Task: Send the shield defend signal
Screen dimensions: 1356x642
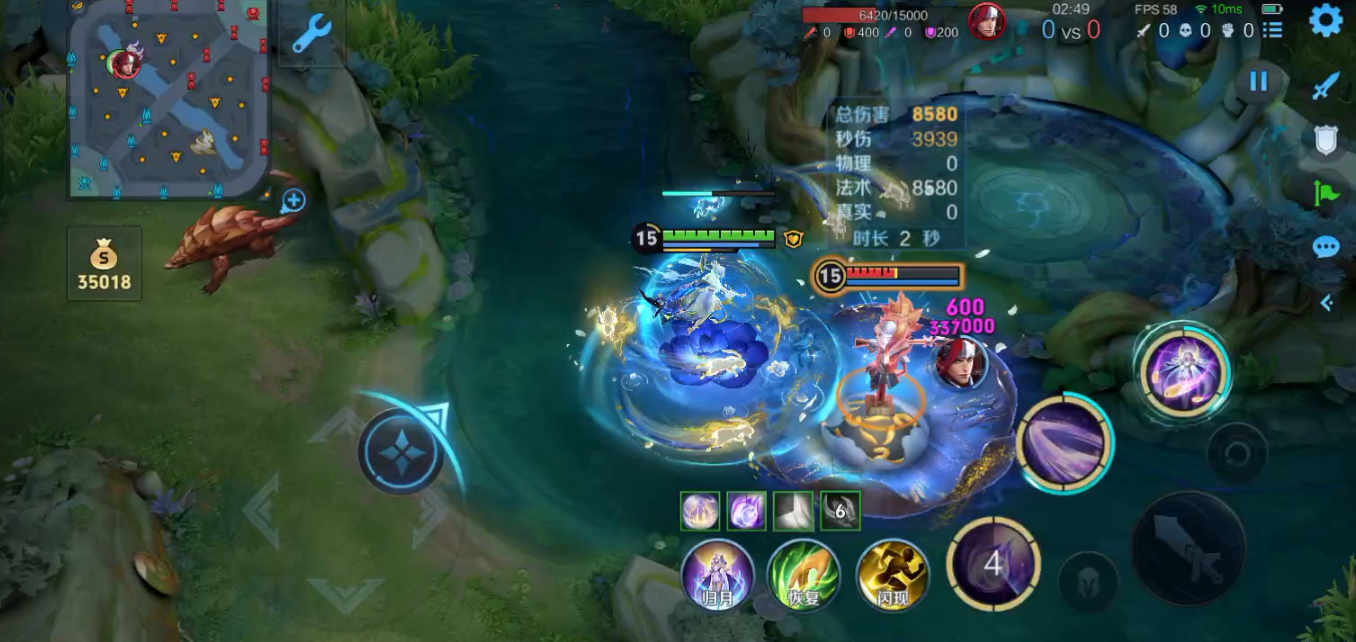Action: pyautogui.click(x=1326, y=141)
